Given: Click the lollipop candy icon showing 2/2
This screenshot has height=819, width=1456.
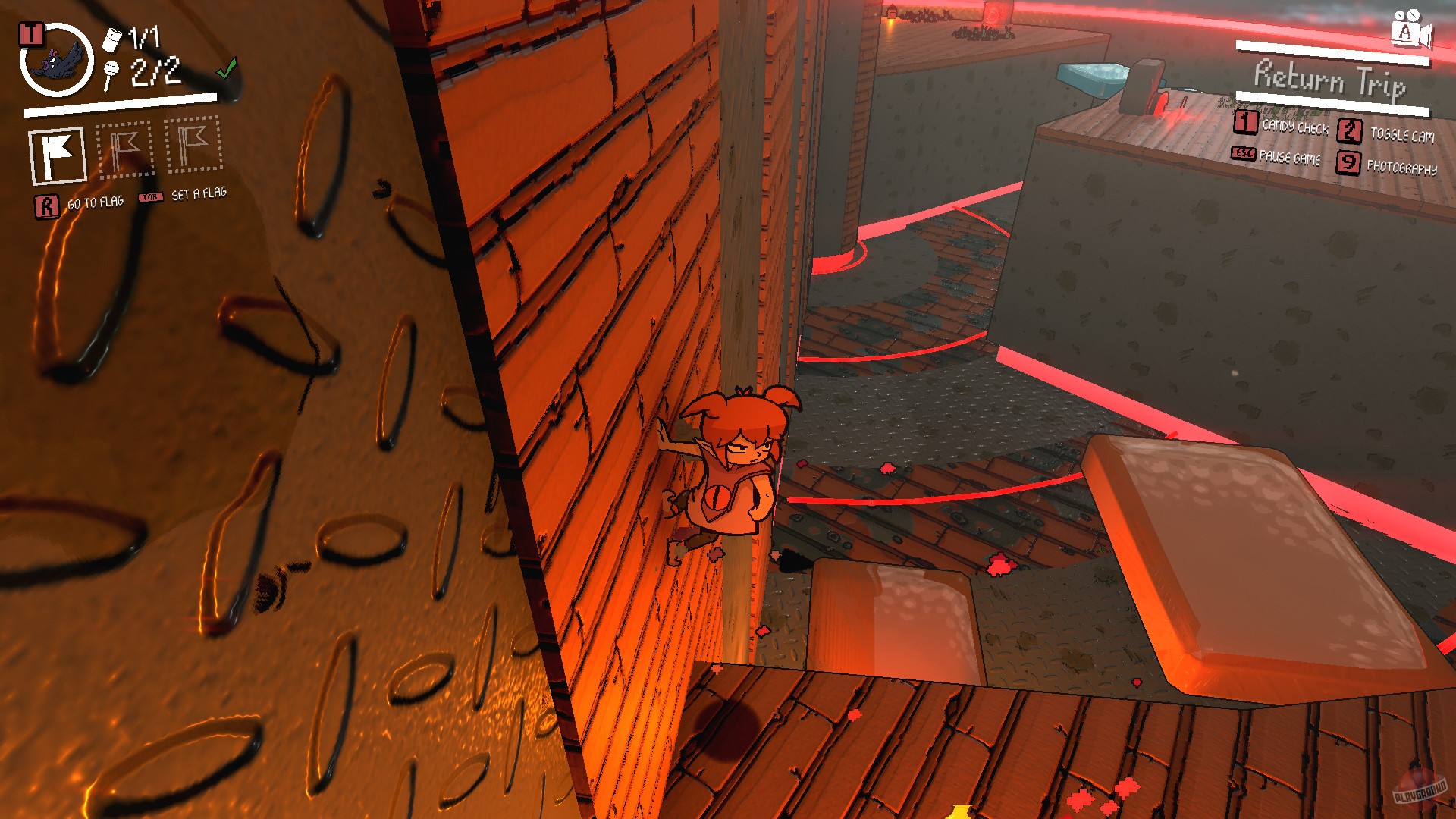Looking at the screenshot, I should point(112,76).
